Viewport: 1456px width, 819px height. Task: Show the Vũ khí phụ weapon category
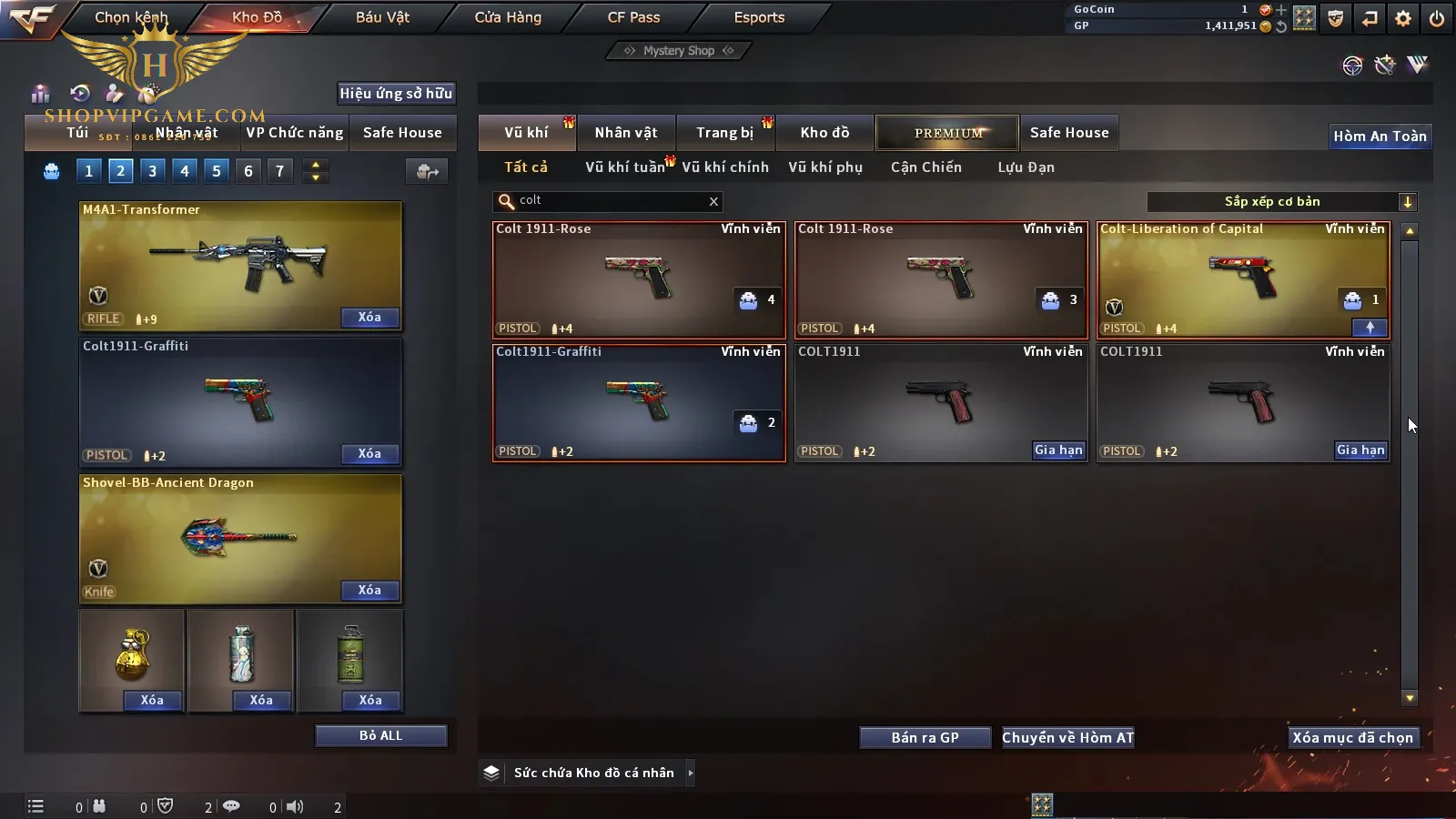(825, 167)
